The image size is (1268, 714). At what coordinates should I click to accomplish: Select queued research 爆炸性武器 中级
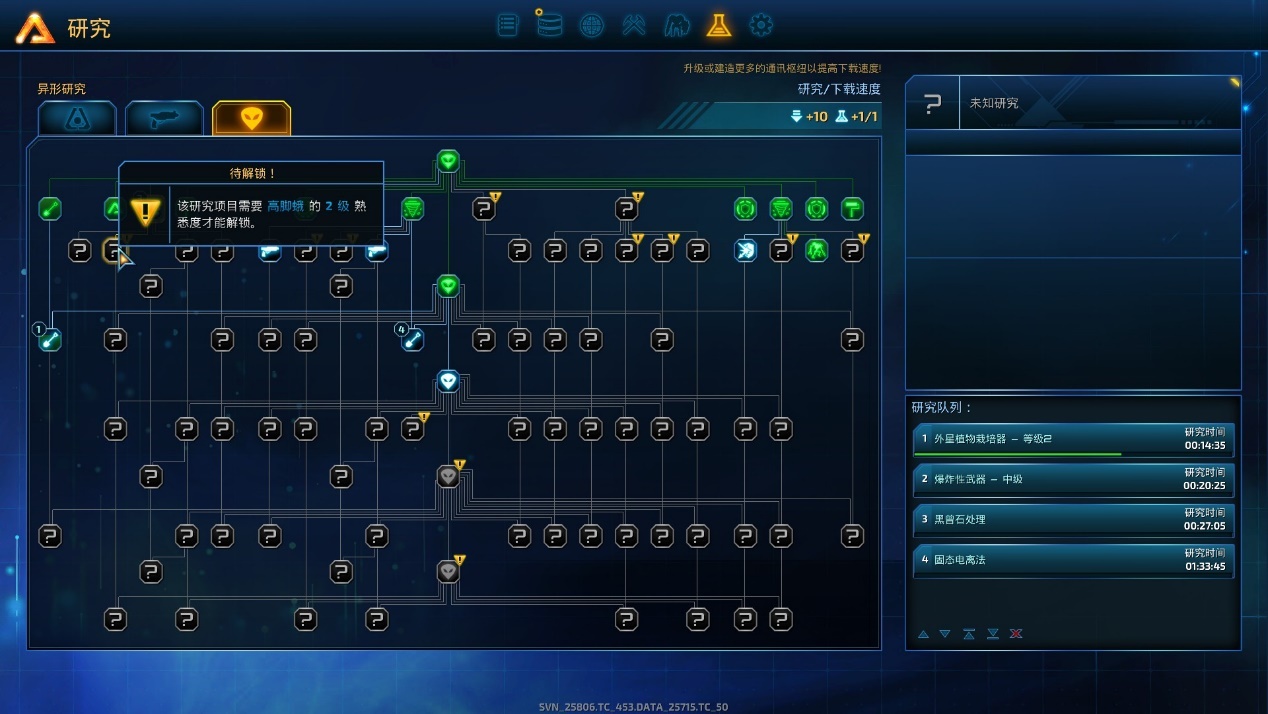pos(1073,480)
